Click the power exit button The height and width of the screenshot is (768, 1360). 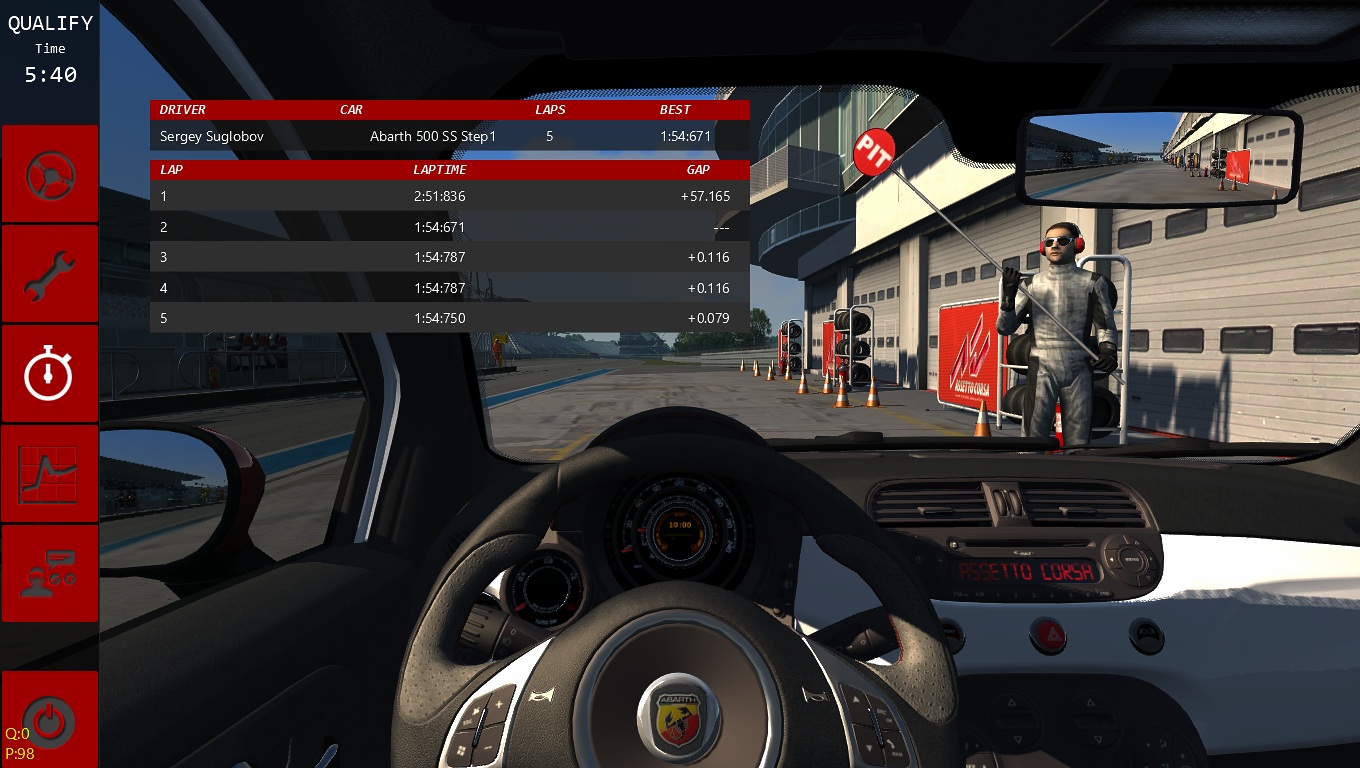[x=50, y=718]
